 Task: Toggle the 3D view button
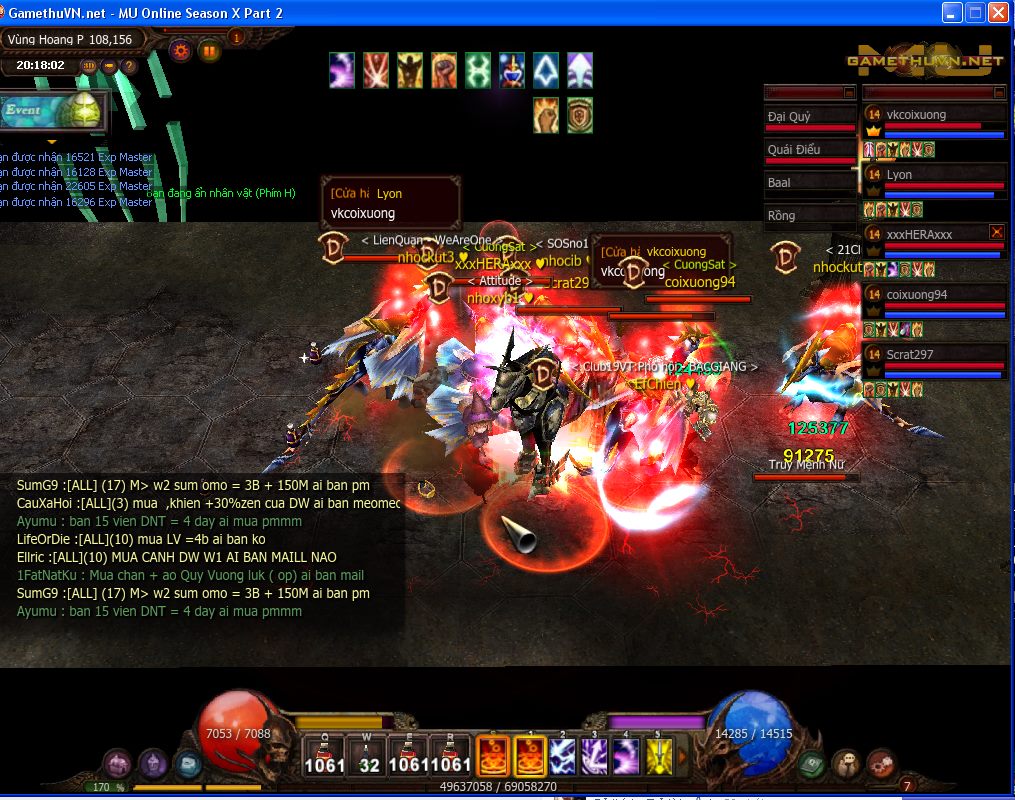(89, 66)
